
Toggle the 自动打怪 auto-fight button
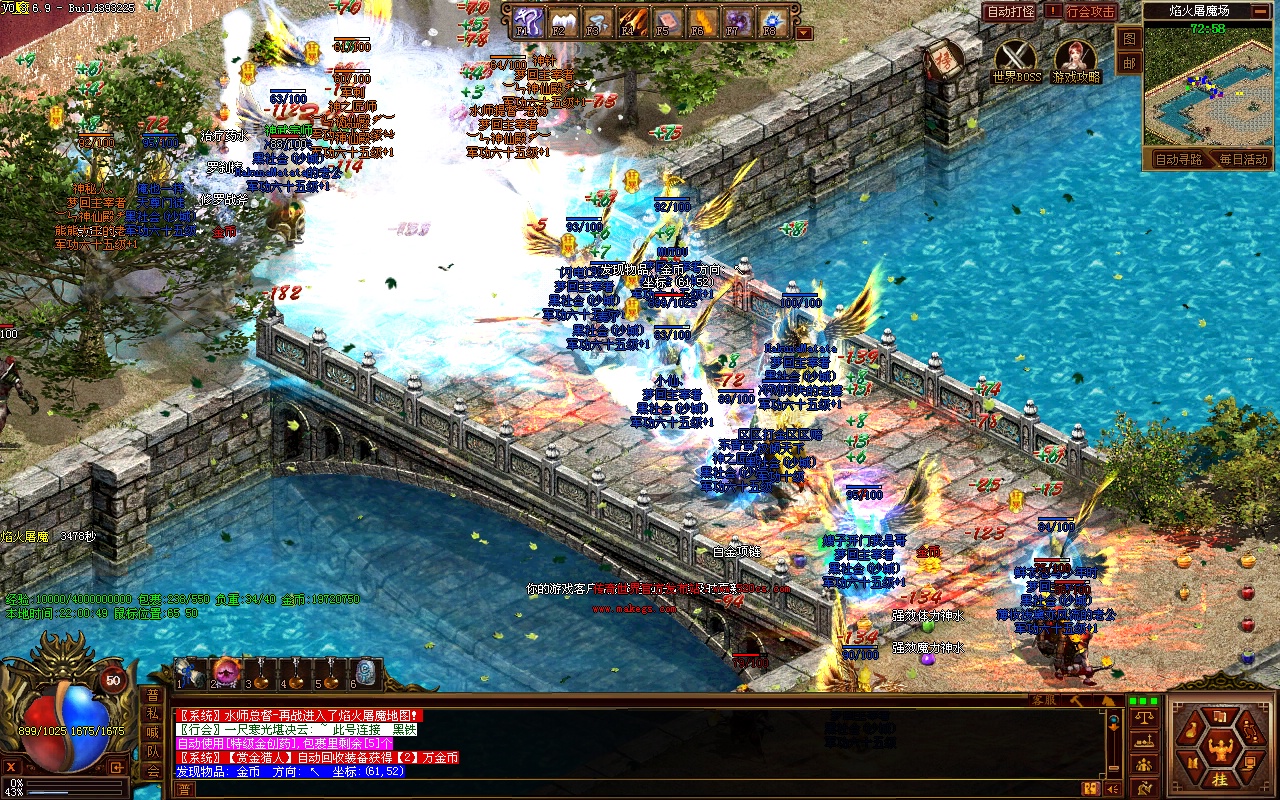1010,12
